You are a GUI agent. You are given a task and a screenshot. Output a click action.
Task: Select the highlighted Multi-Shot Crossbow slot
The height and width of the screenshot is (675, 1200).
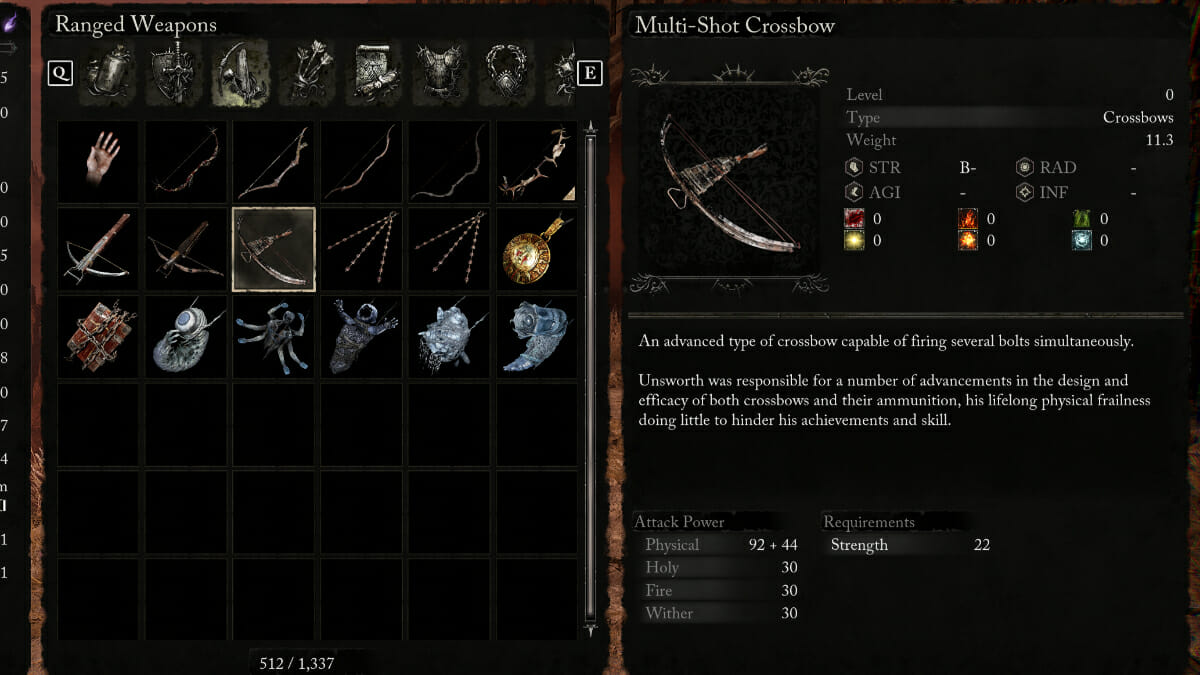tap(274, 250)
